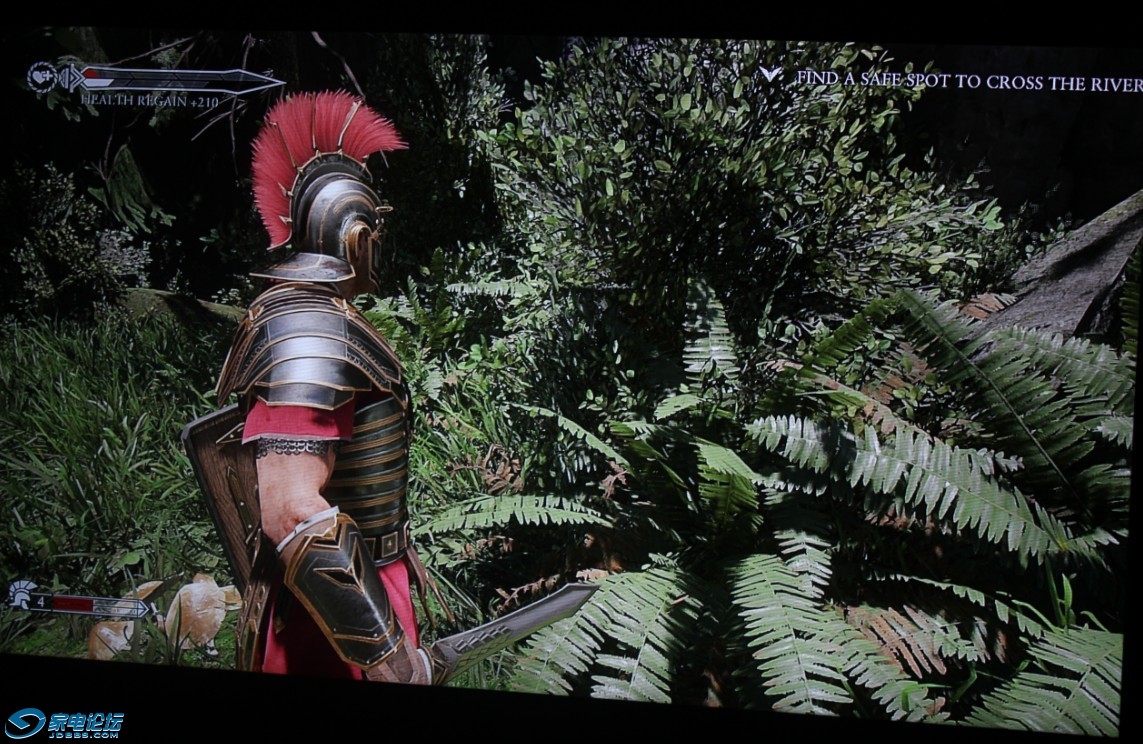Image resolution: width=1143 pixels, height=744 pixels.
Task: Open the jdbbs.com forum watermark logo
Action: [x=64, y=723]
